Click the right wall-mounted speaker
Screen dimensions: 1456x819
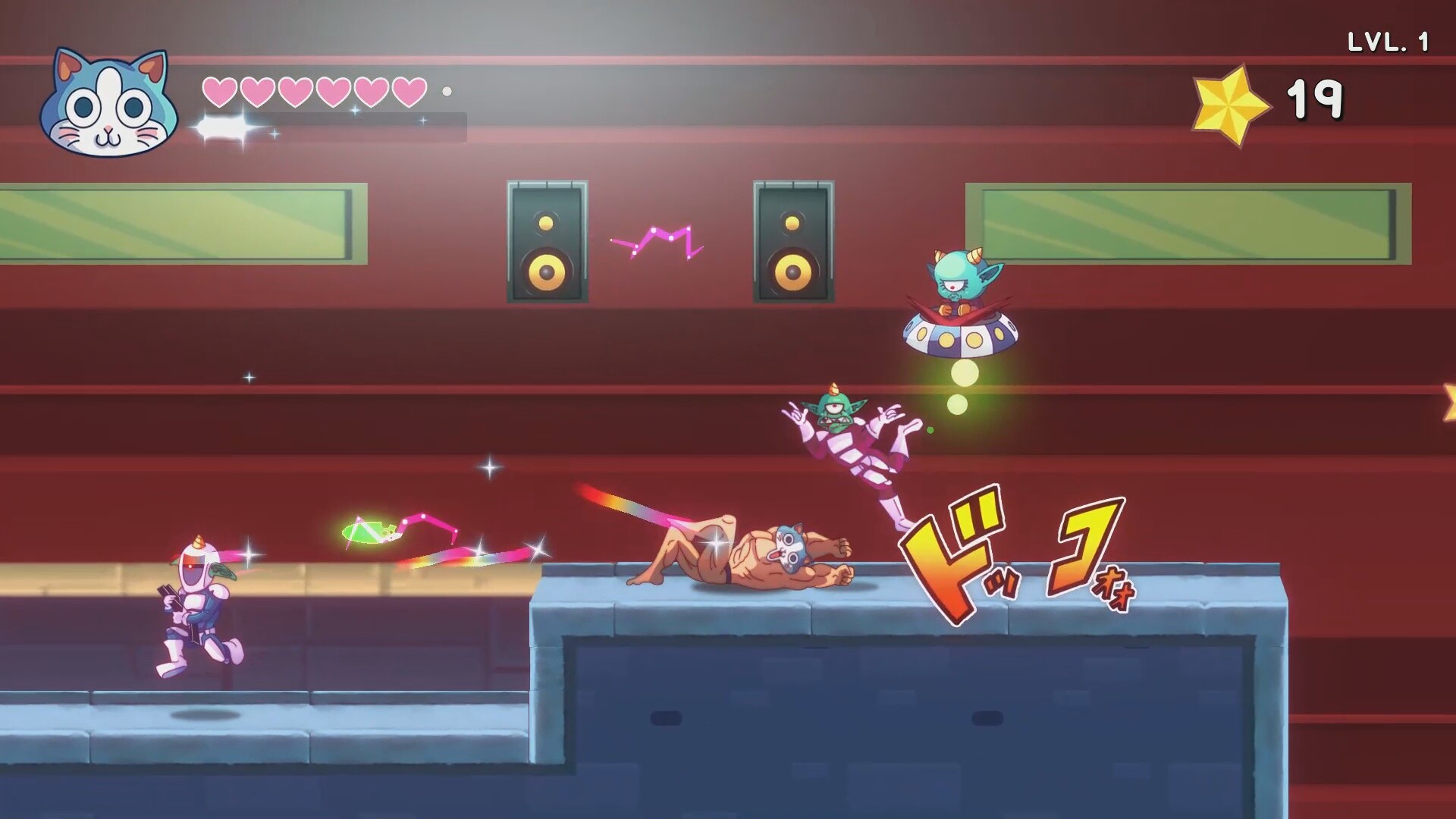pyautogui.click(x=792, y=243)
